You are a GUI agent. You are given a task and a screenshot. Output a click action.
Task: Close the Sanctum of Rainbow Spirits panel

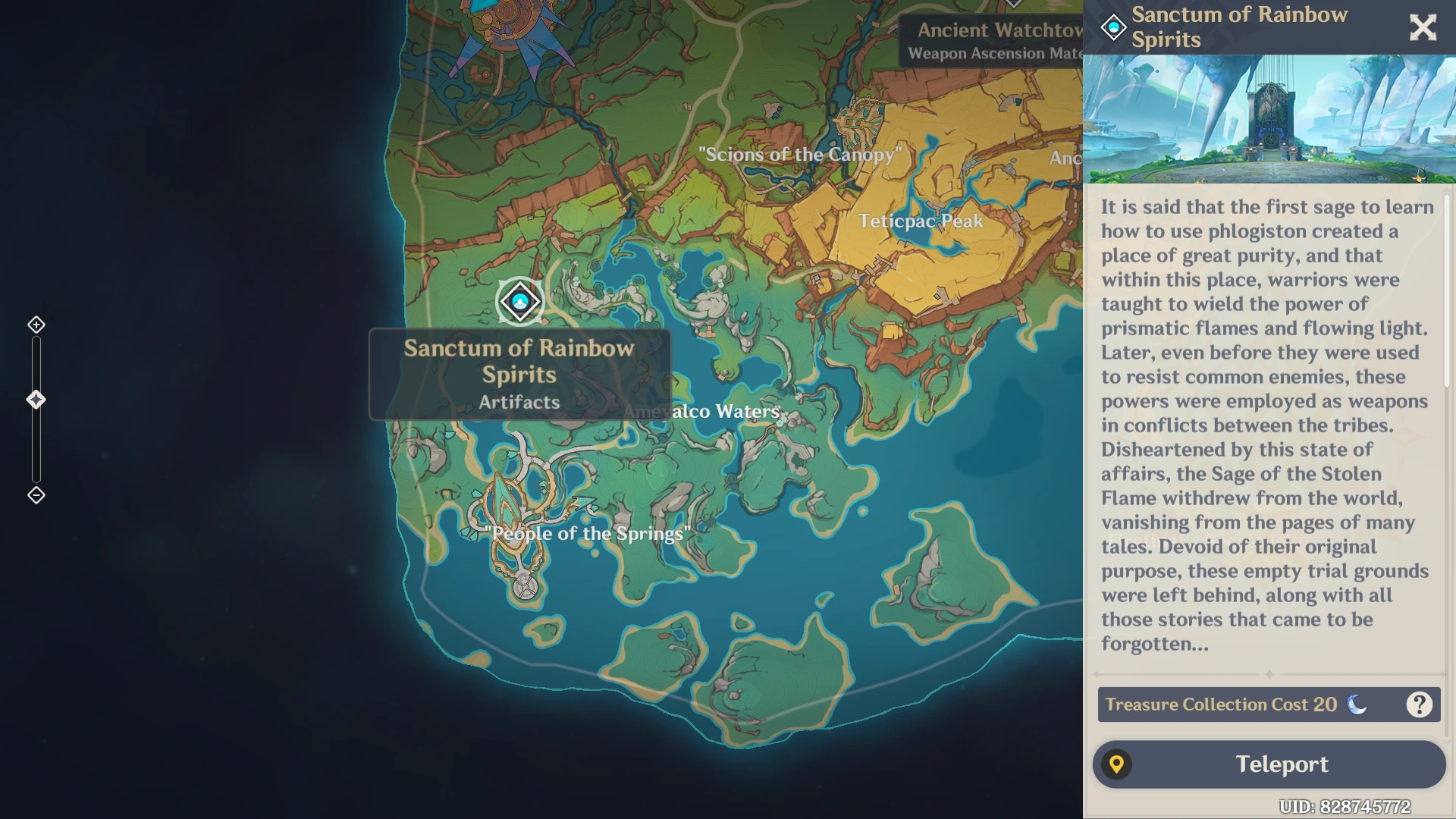point(1423,27)
